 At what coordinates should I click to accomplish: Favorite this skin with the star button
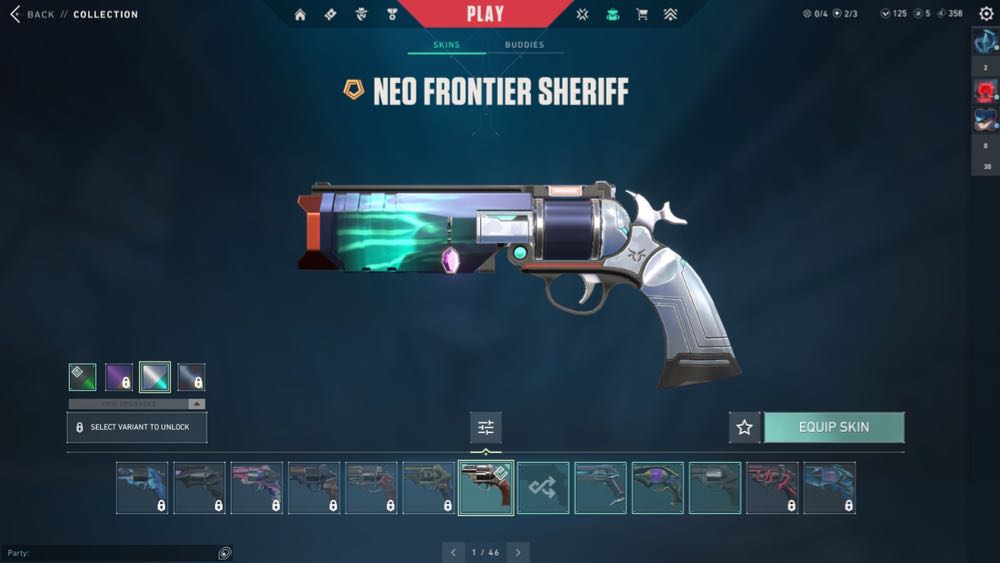coord(744,427)
